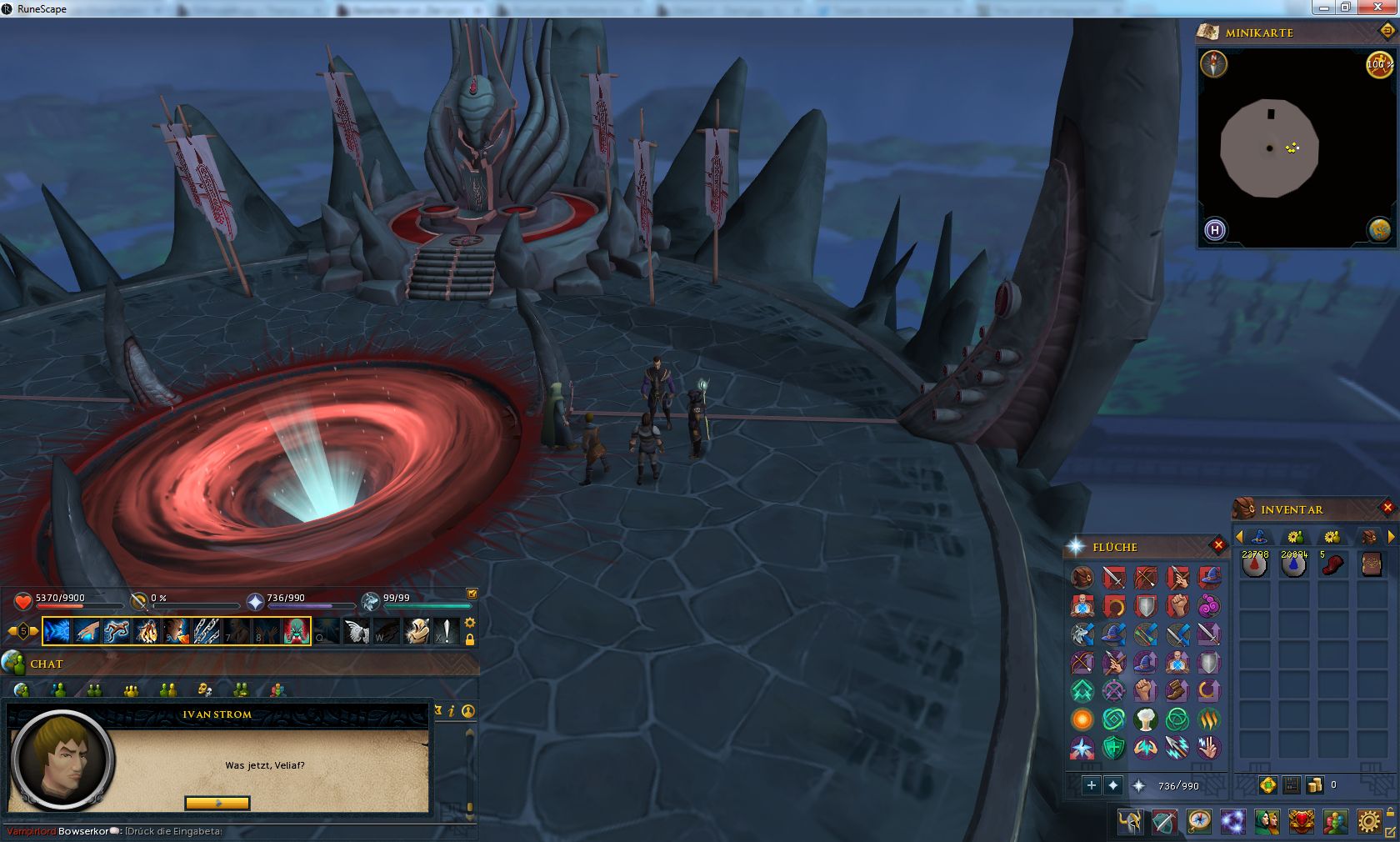The height and width of the screenshot is (842, 1400).
Task: Activate the mushroom cloud curse icon
Action: coord(1145,719)
